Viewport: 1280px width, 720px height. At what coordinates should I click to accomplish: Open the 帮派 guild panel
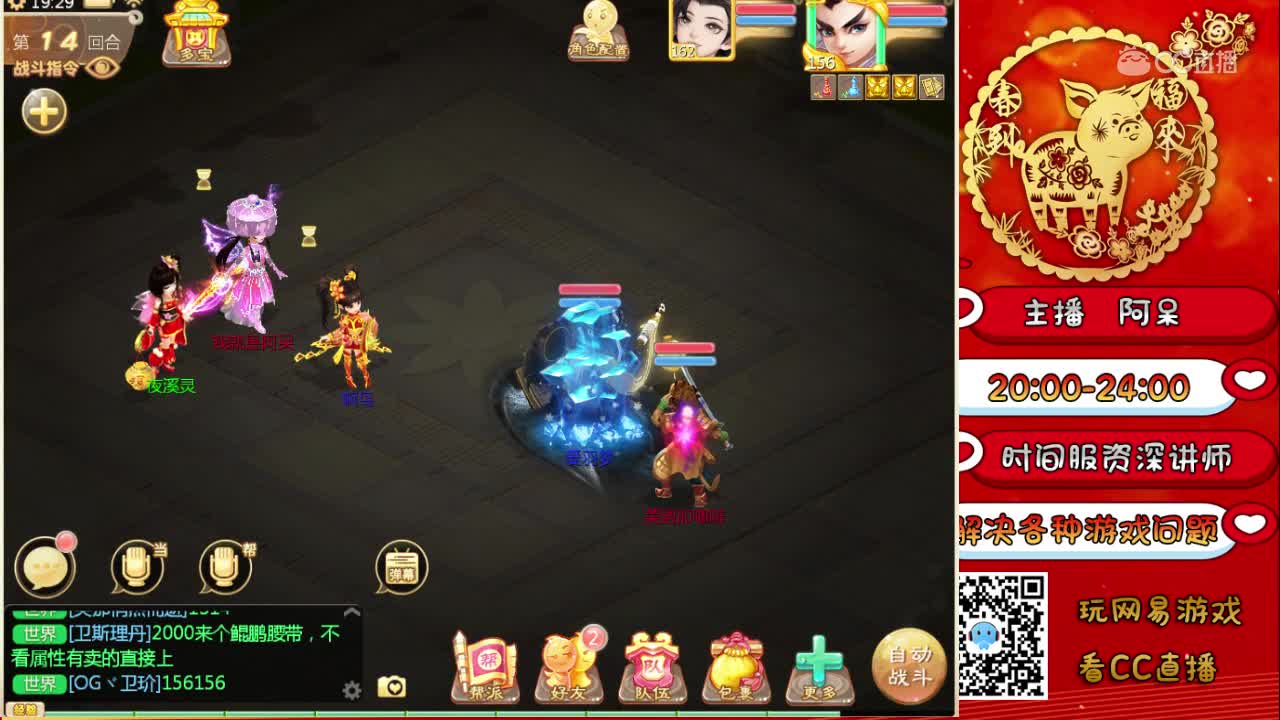484,660
